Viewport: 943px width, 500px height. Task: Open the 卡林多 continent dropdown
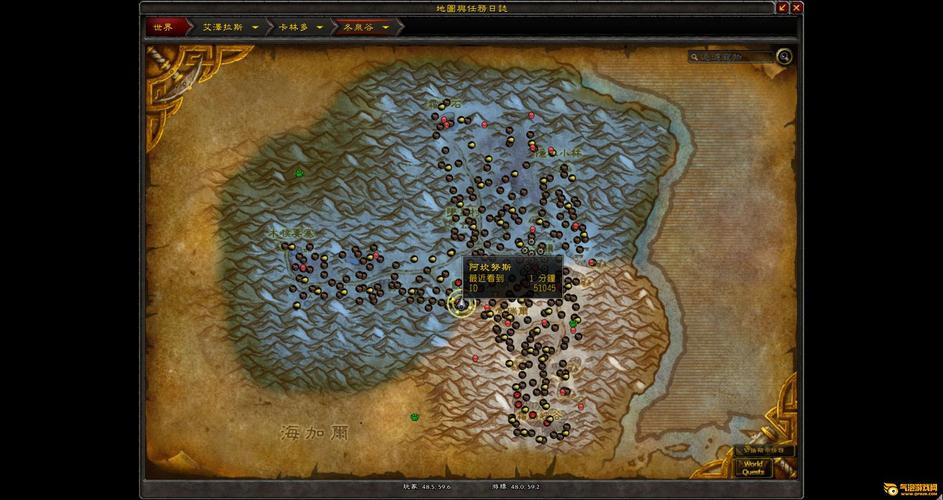(320, 27)
